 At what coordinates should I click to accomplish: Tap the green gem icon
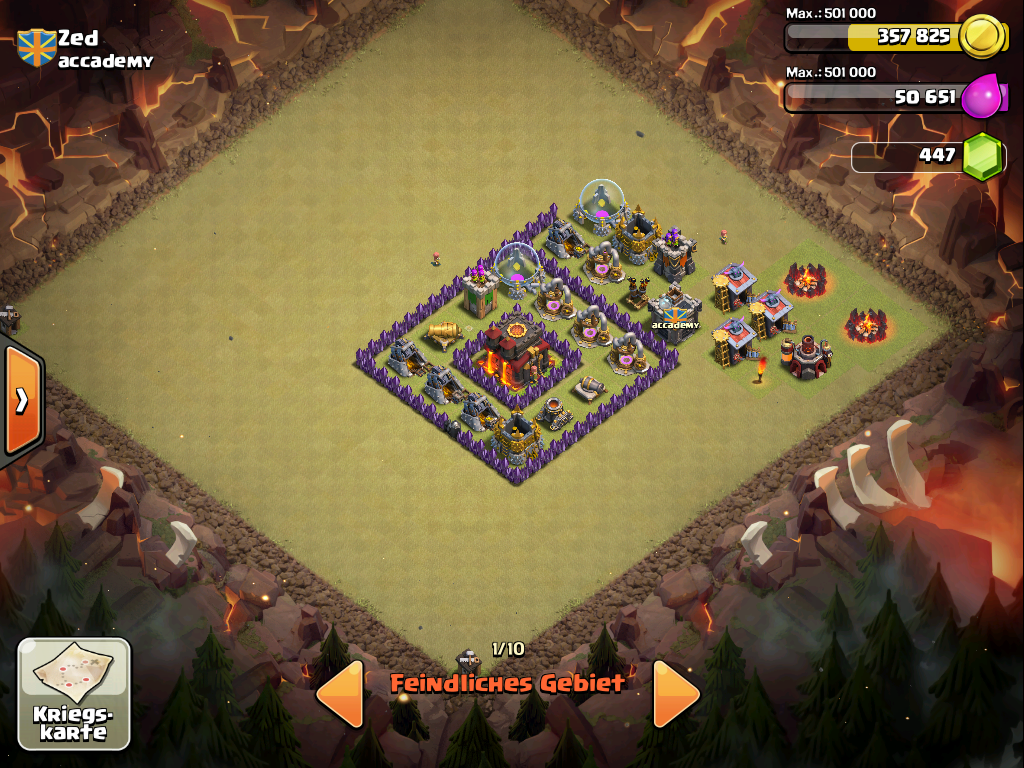(982, 156)
